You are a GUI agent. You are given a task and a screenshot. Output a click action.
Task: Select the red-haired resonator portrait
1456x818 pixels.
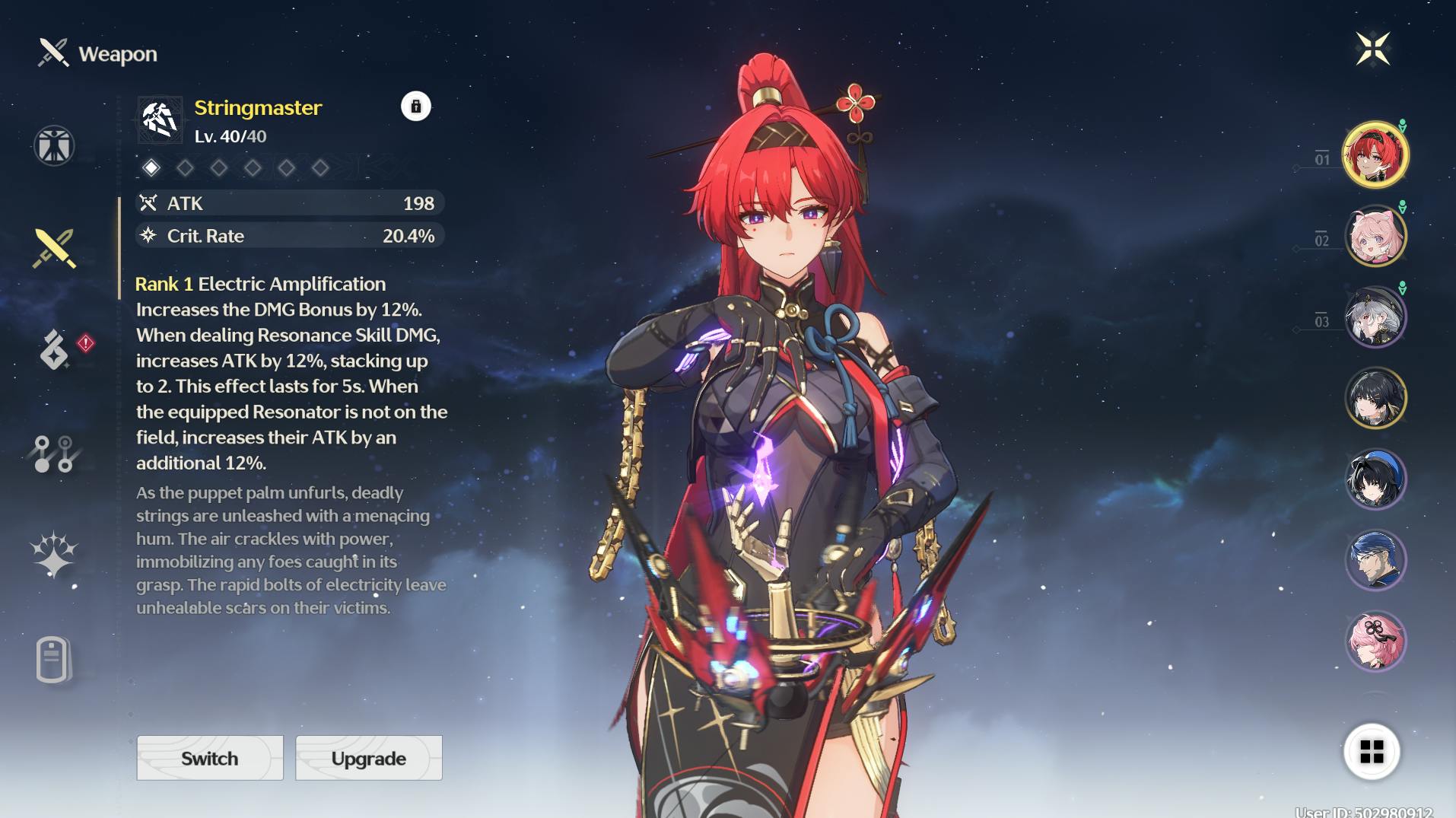pyautogui.click(x=1375, y=154)
